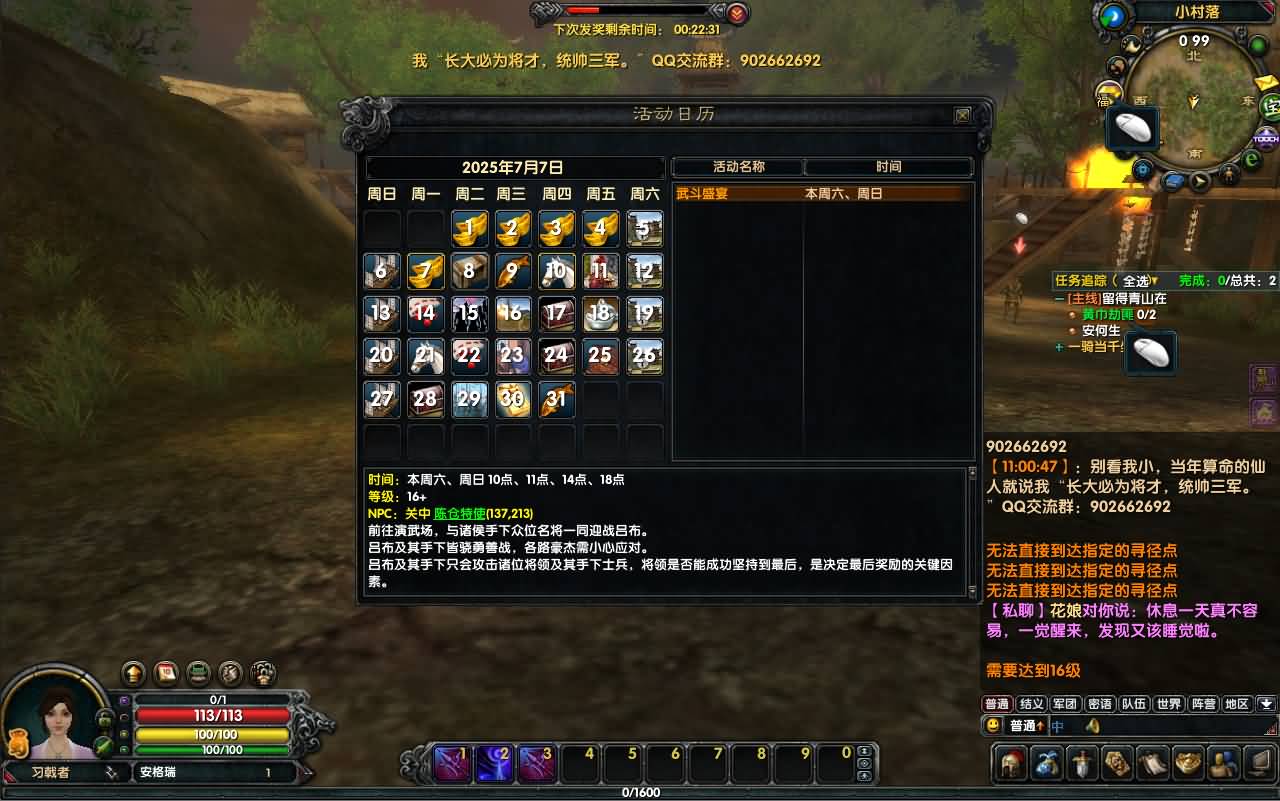Open the calendar icon above health bar
The width and height of the screenshot is (1280, 801).
[x=166, y=673]
